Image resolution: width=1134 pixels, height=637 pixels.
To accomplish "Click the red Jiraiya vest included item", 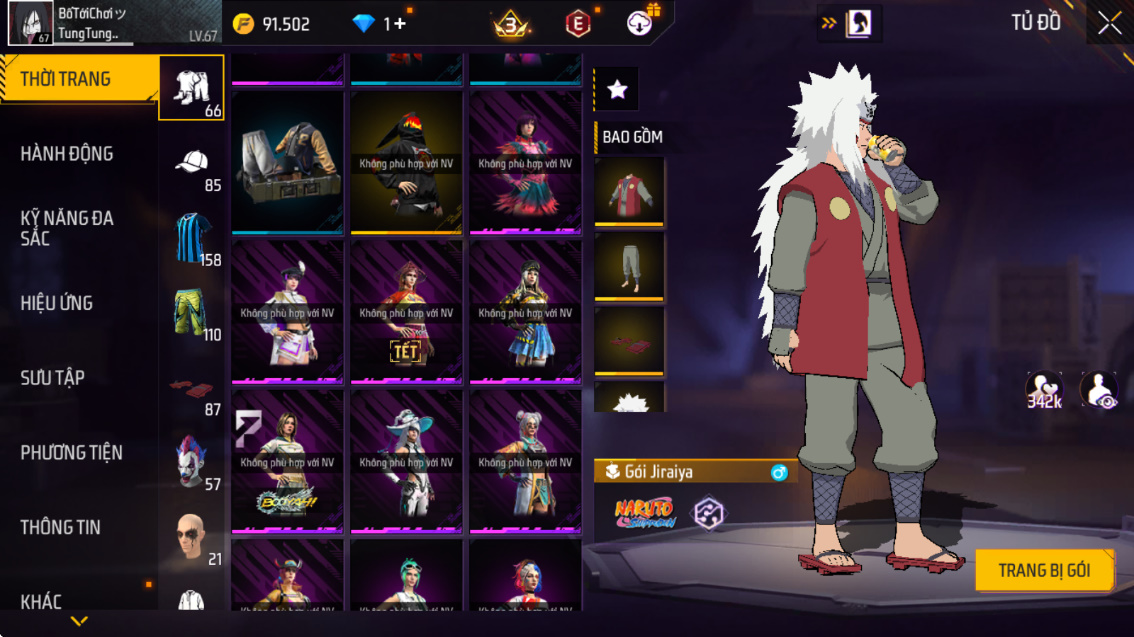I will pyautogui.click(x=630, y=190).
